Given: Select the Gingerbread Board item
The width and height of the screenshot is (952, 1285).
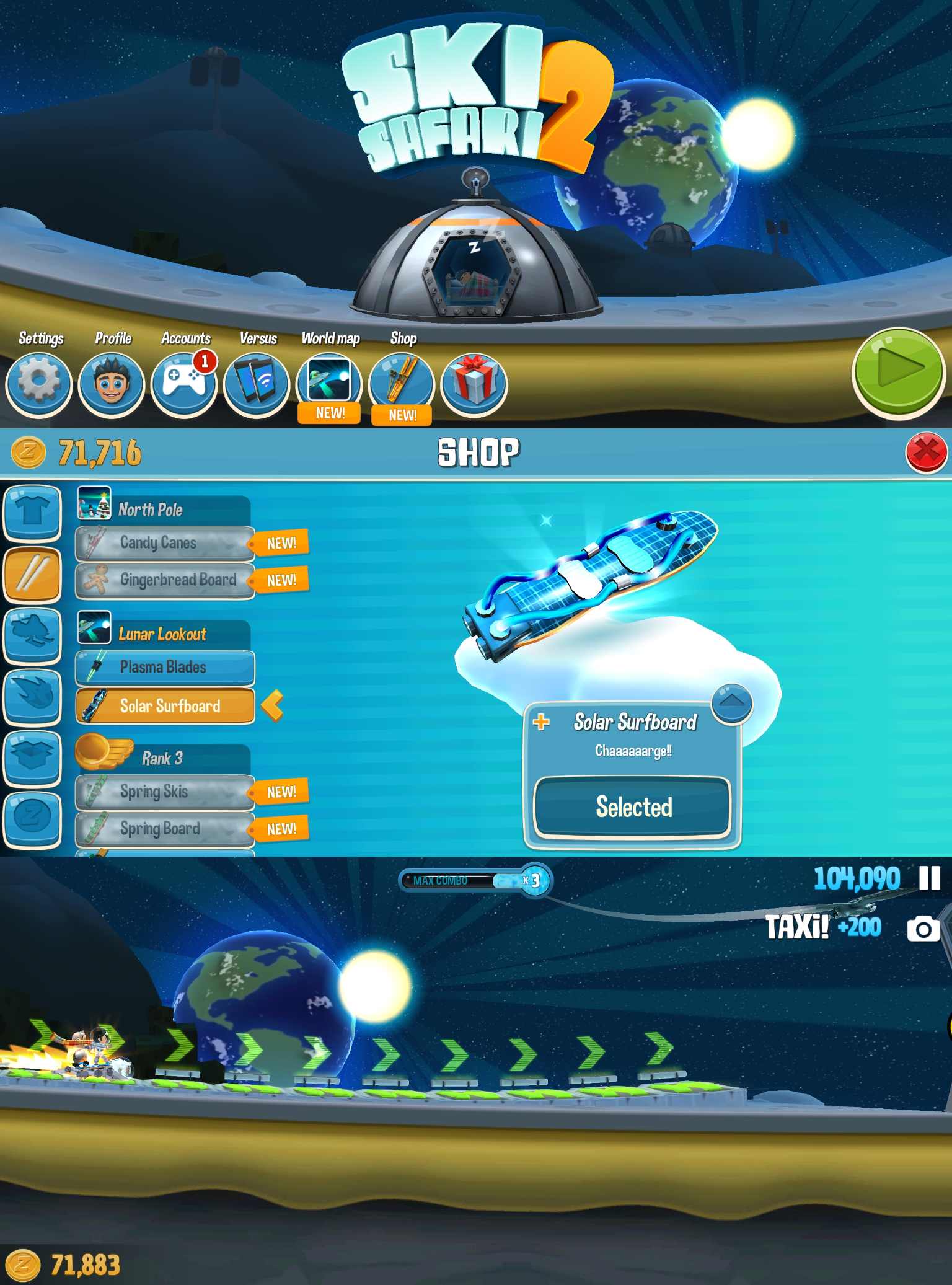Looking at the screenshot, I should pyautogui.click(x=165, y=580).
